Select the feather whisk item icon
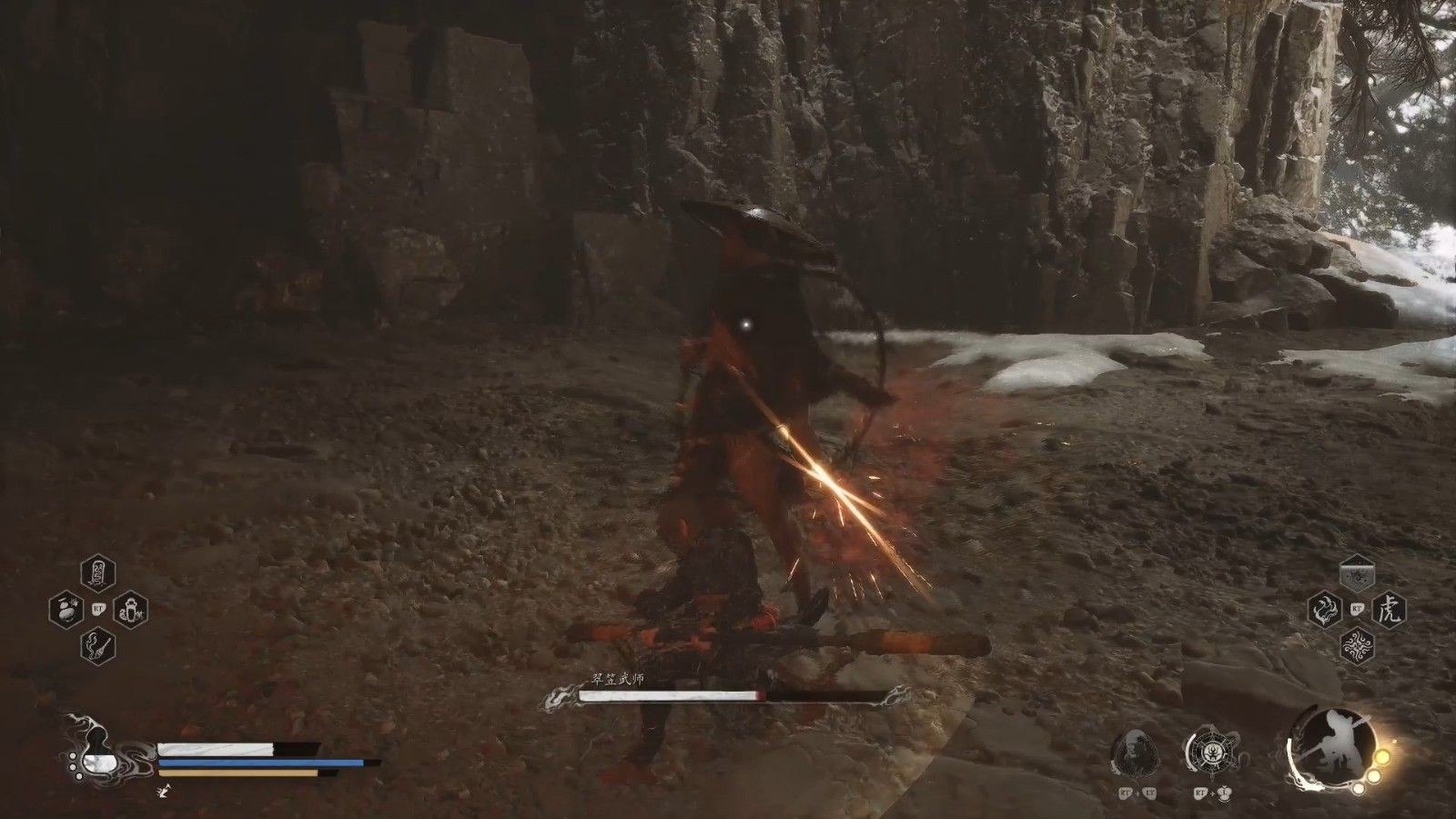This screenshot has width=1456, height=819. (96, 645)
